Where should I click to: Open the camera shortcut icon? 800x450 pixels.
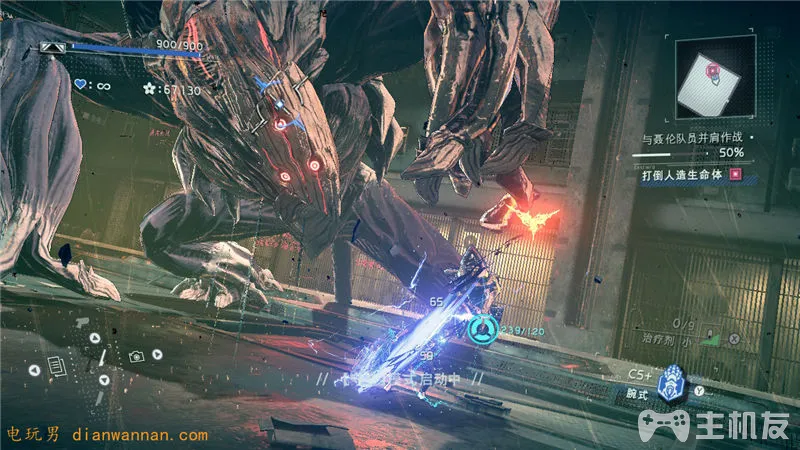click(x=138, y=356)
